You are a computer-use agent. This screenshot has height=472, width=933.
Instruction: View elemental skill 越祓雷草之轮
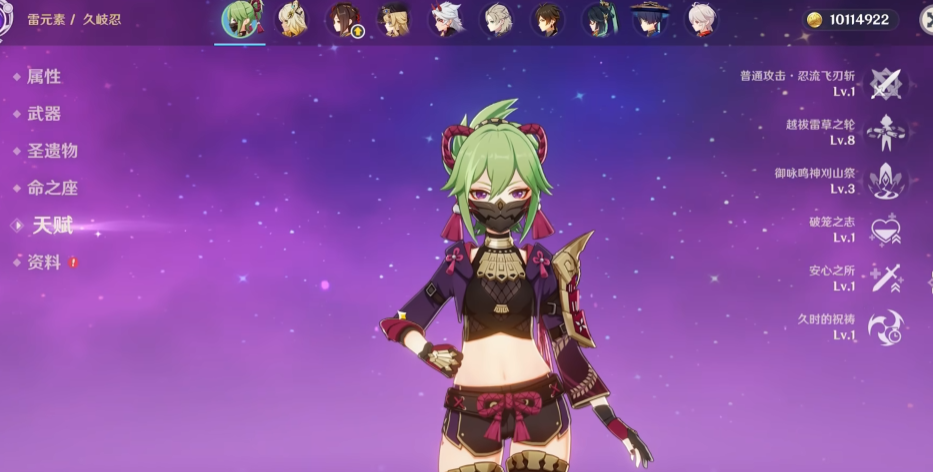point(885,132)
